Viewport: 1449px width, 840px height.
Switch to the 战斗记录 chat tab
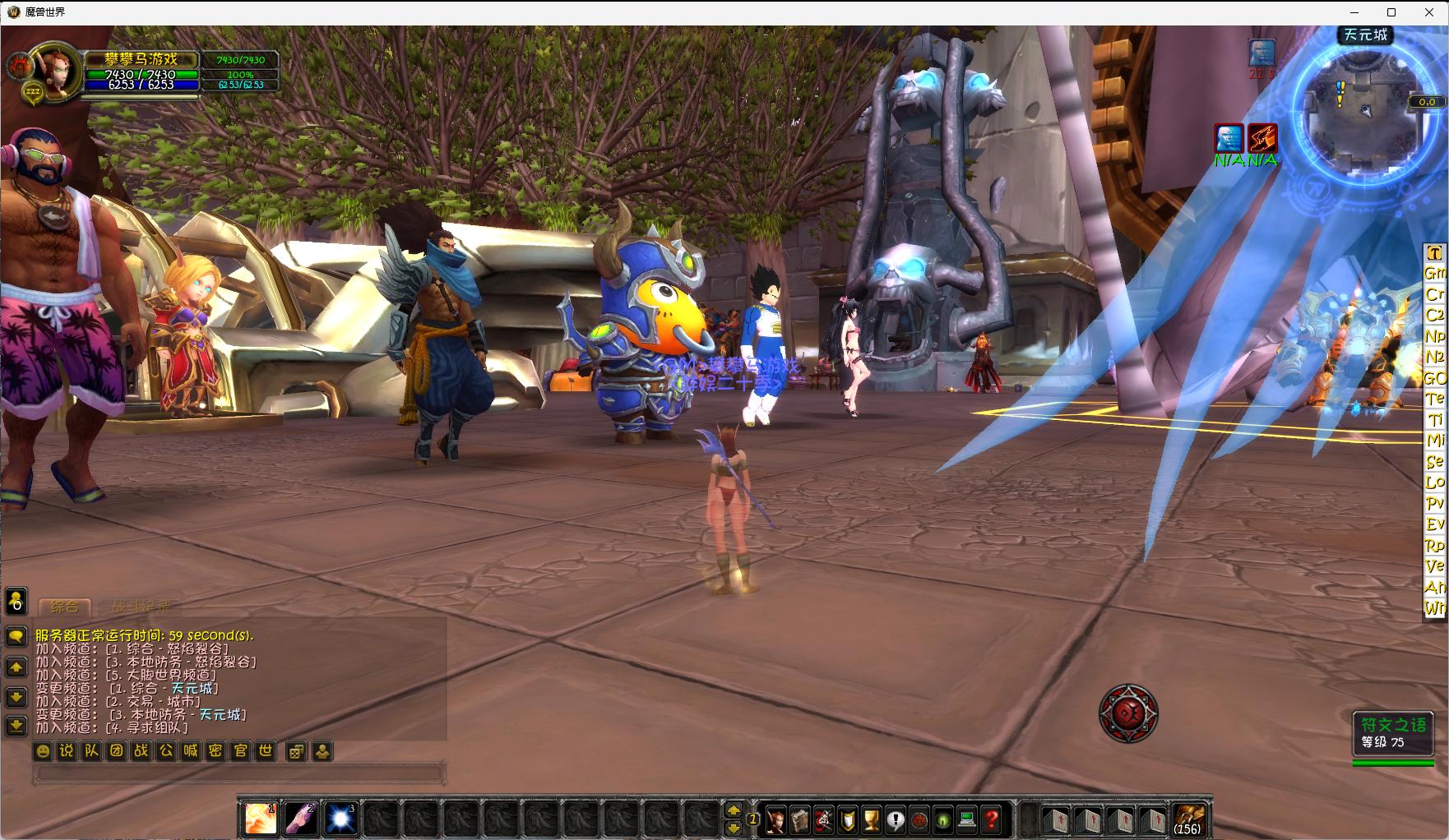(141, 607)
